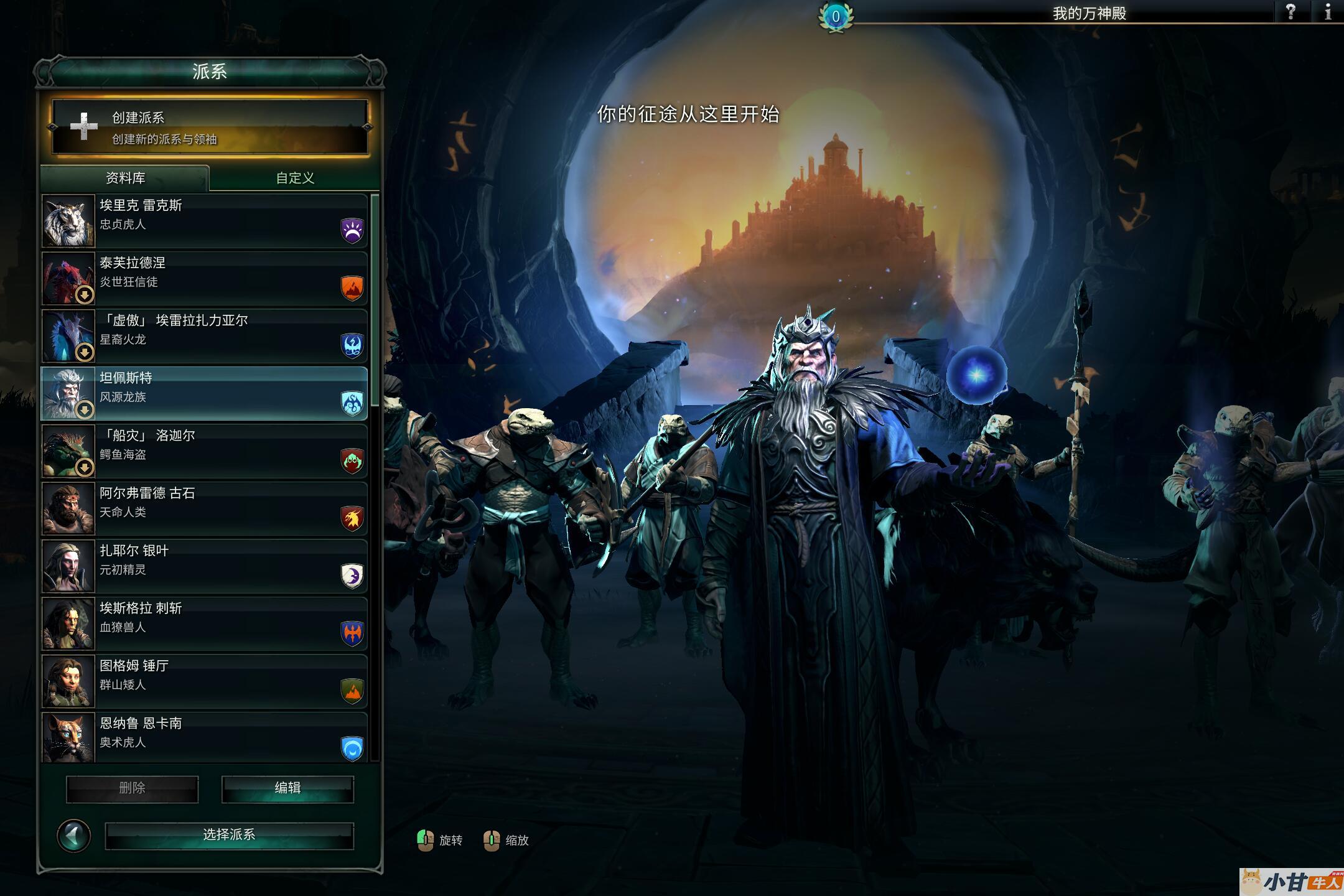Screen dimensions: 1344x896
Task: Choose 图格姆 锤厅 dwarf faction
Action: point(205,681)
